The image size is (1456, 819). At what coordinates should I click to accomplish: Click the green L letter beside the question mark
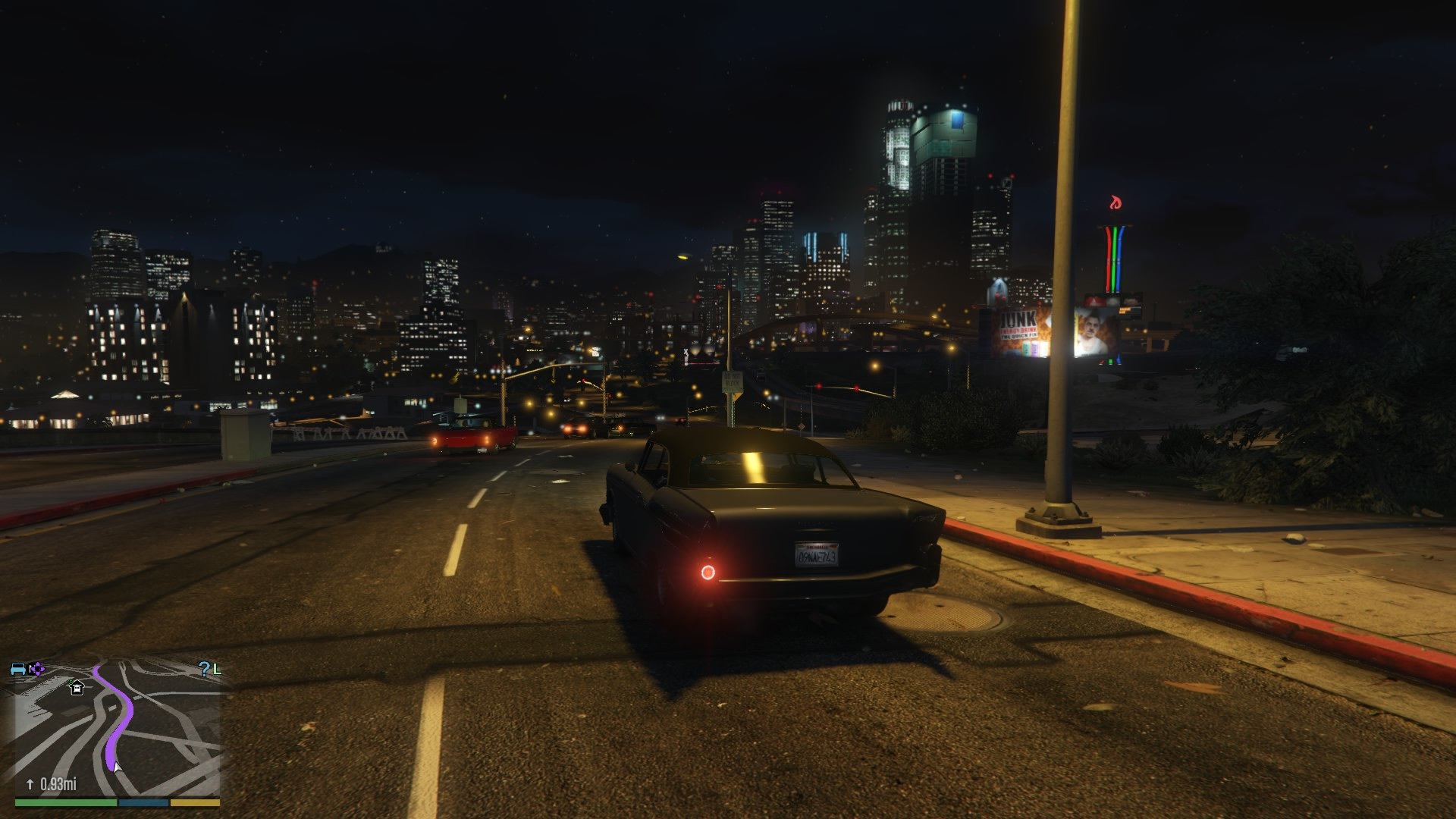pyautogui.click(x=218, y=670)
